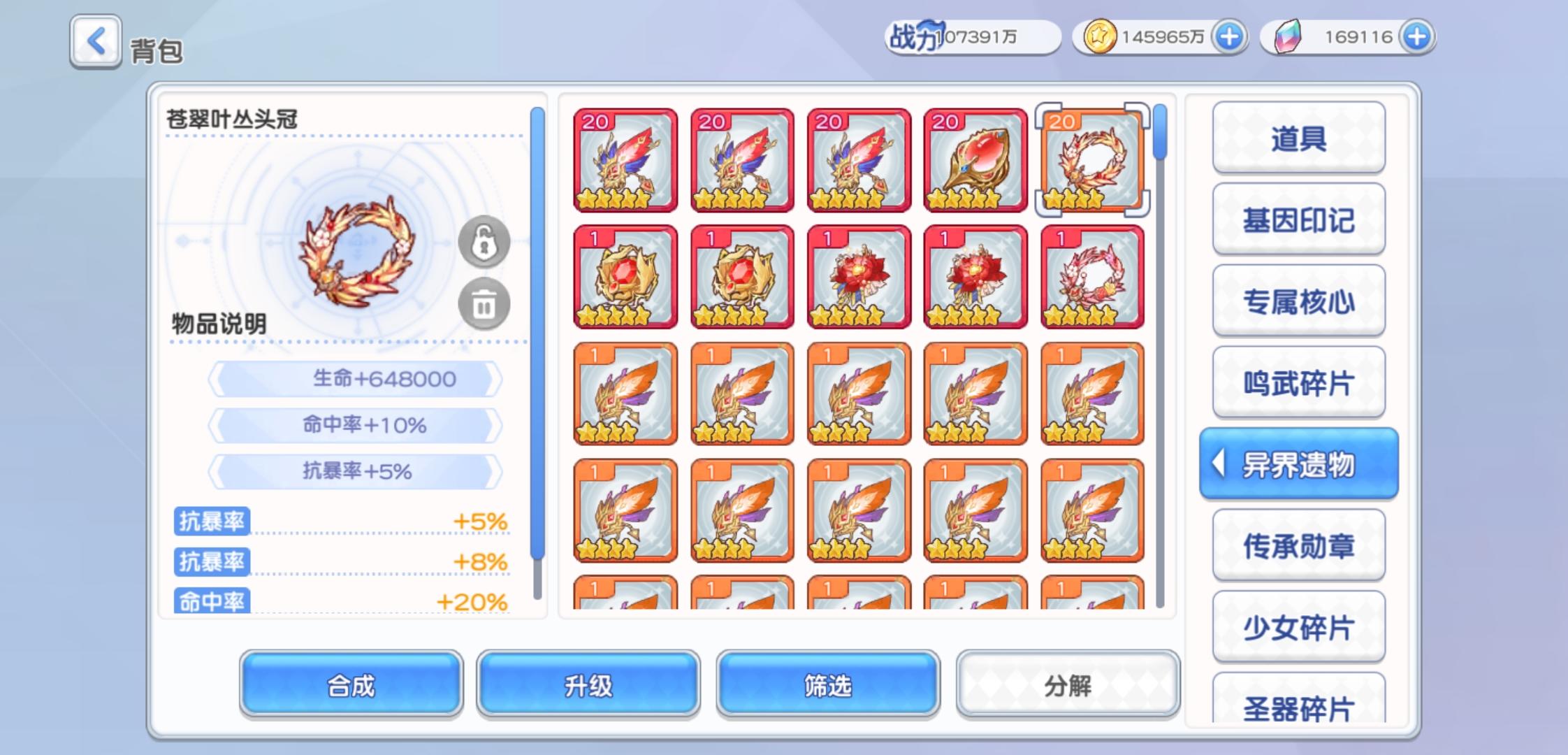The image size is (1568, 755).
Task: Tap the back arrow beside 背包
Action: pos(95,43)
